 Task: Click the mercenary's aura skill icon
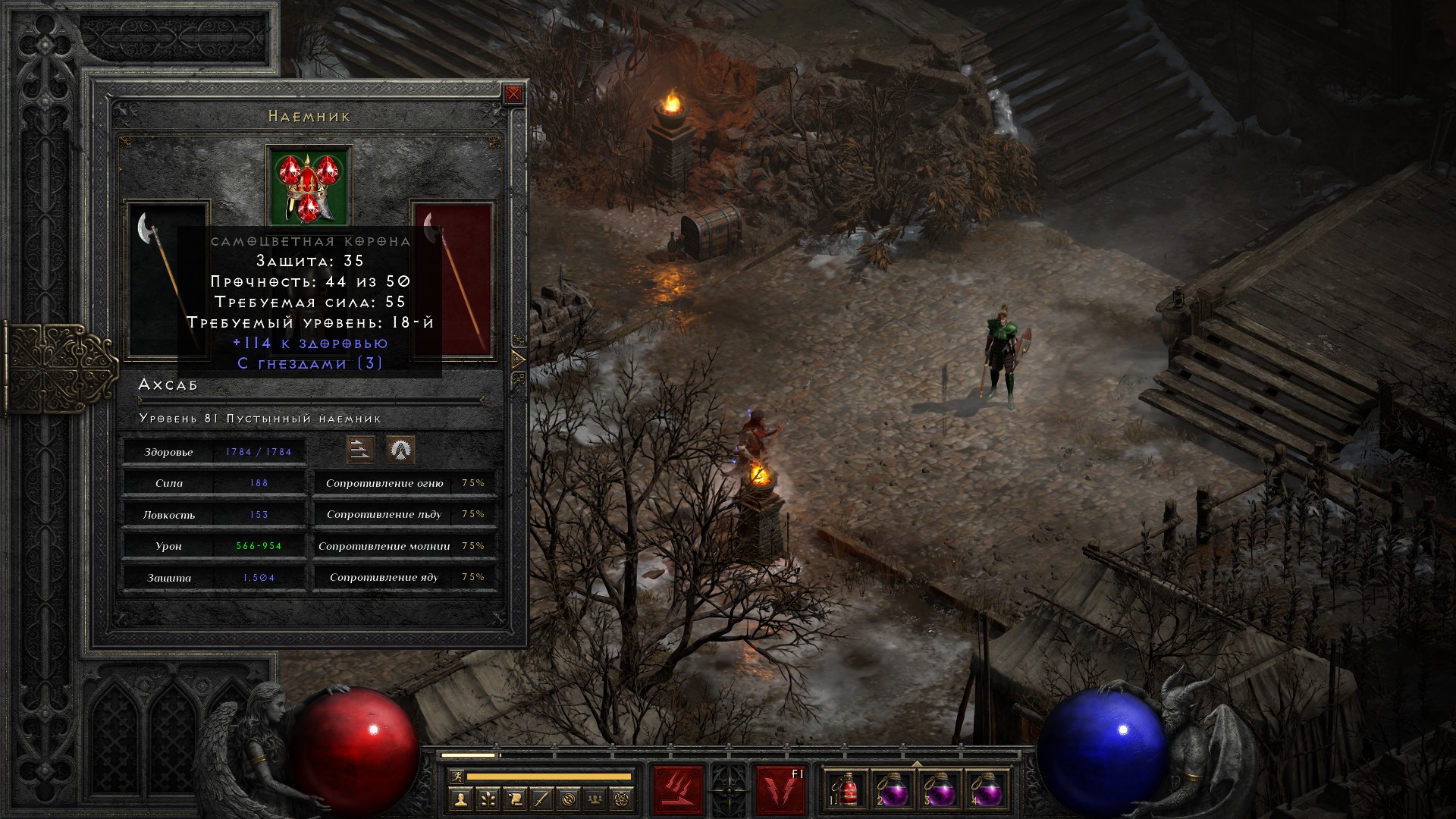tap(400, 450)
